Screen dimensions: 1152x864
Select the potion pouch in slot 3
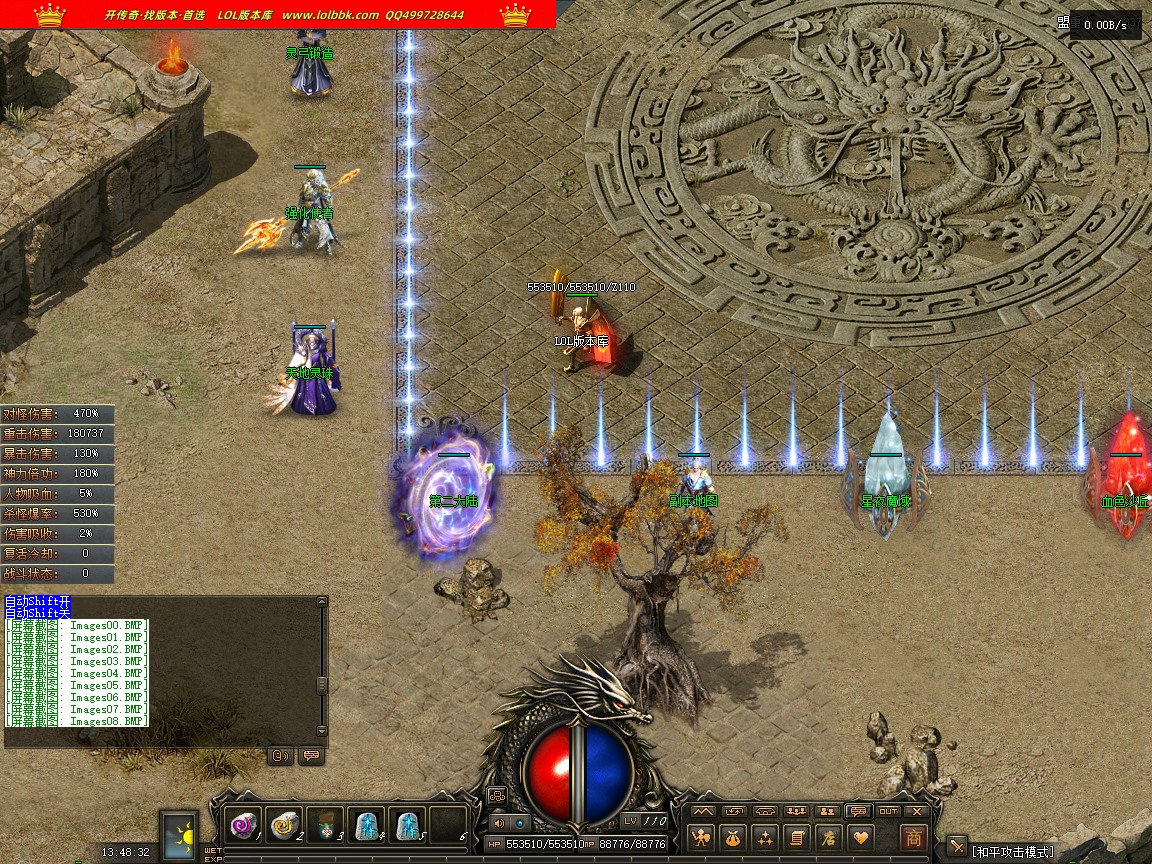click(325, 825)
